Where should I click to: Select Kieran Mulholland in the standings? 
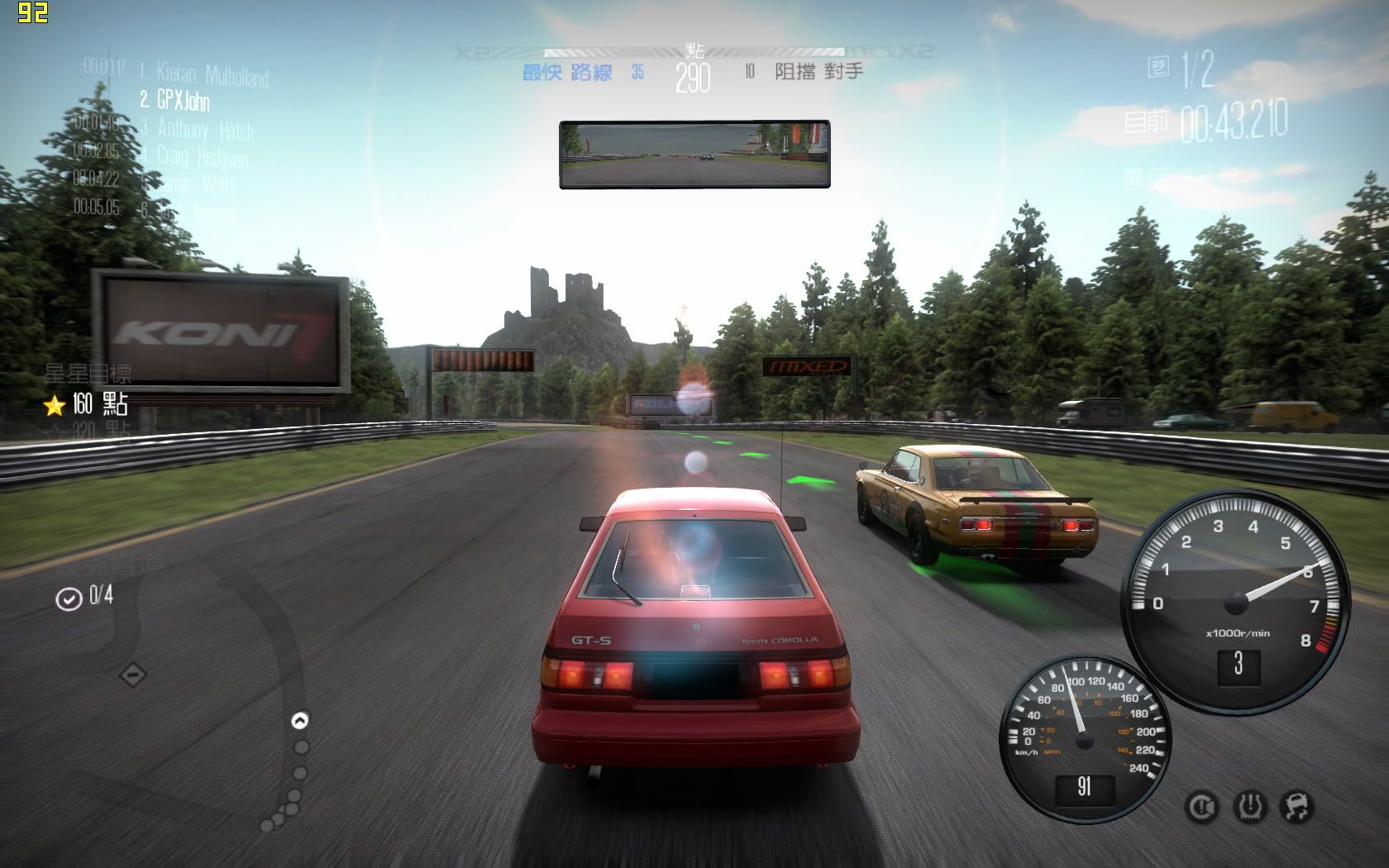212,74
